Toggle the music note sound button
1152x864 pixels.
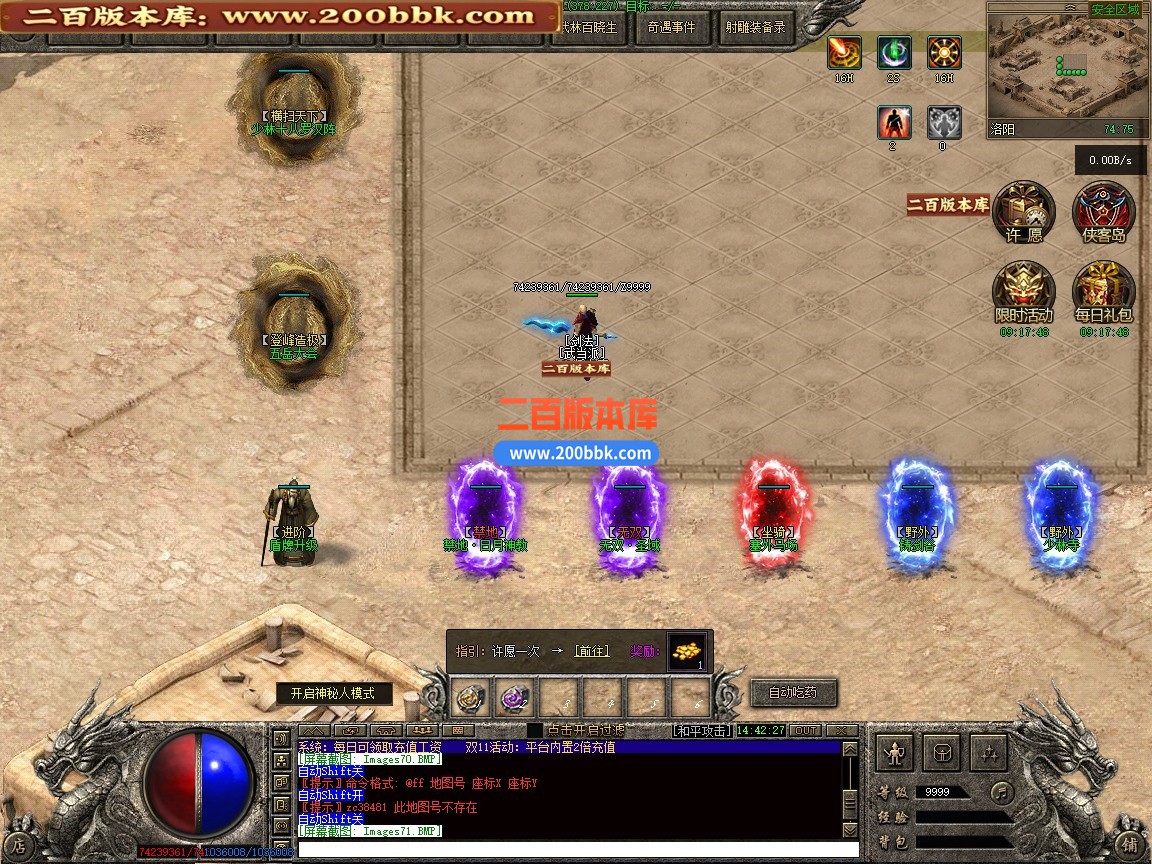[x=1001, y=792]
